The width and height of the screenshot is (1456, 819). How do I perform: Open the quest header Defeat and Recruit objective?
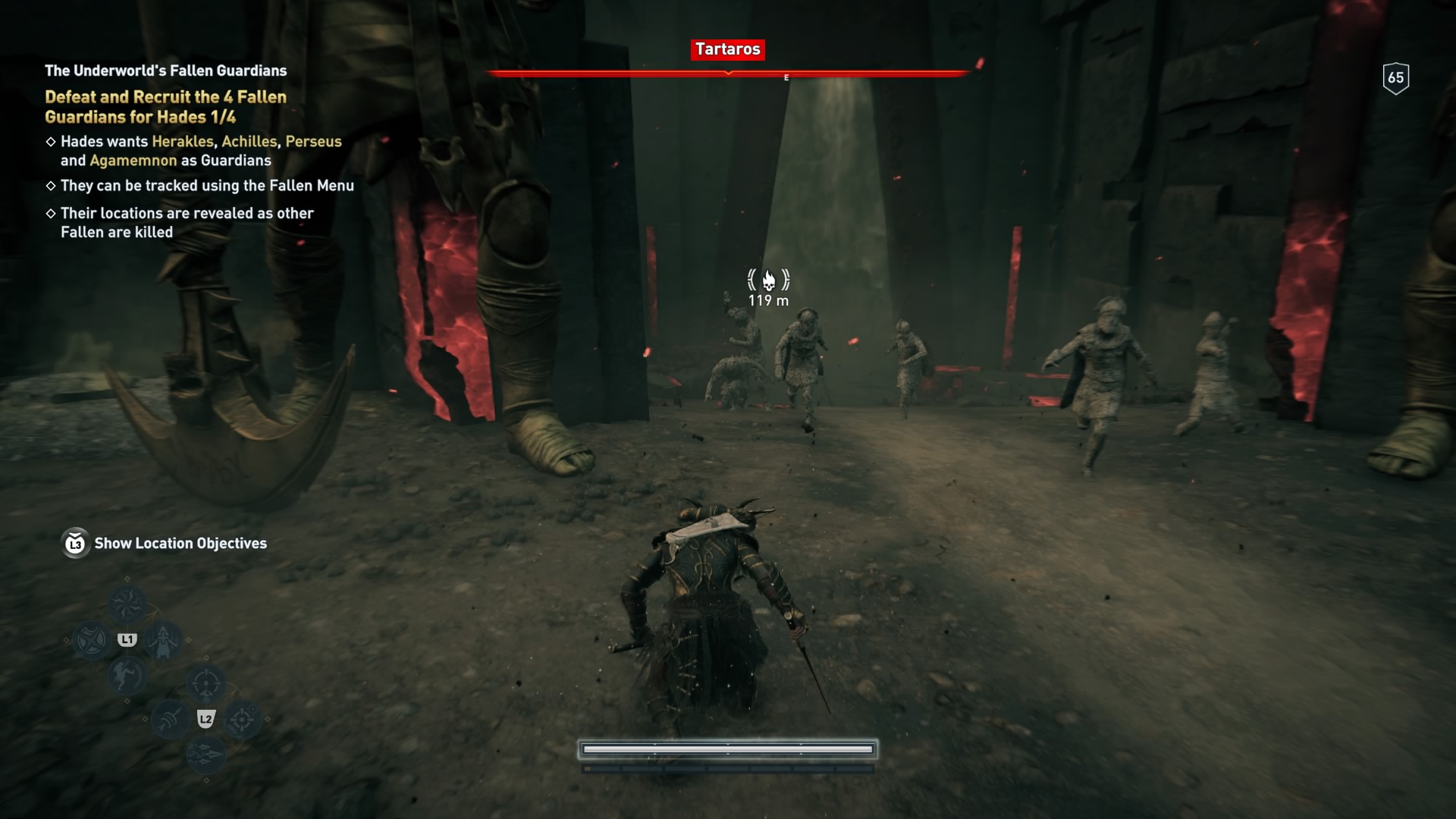click(165, 107)
